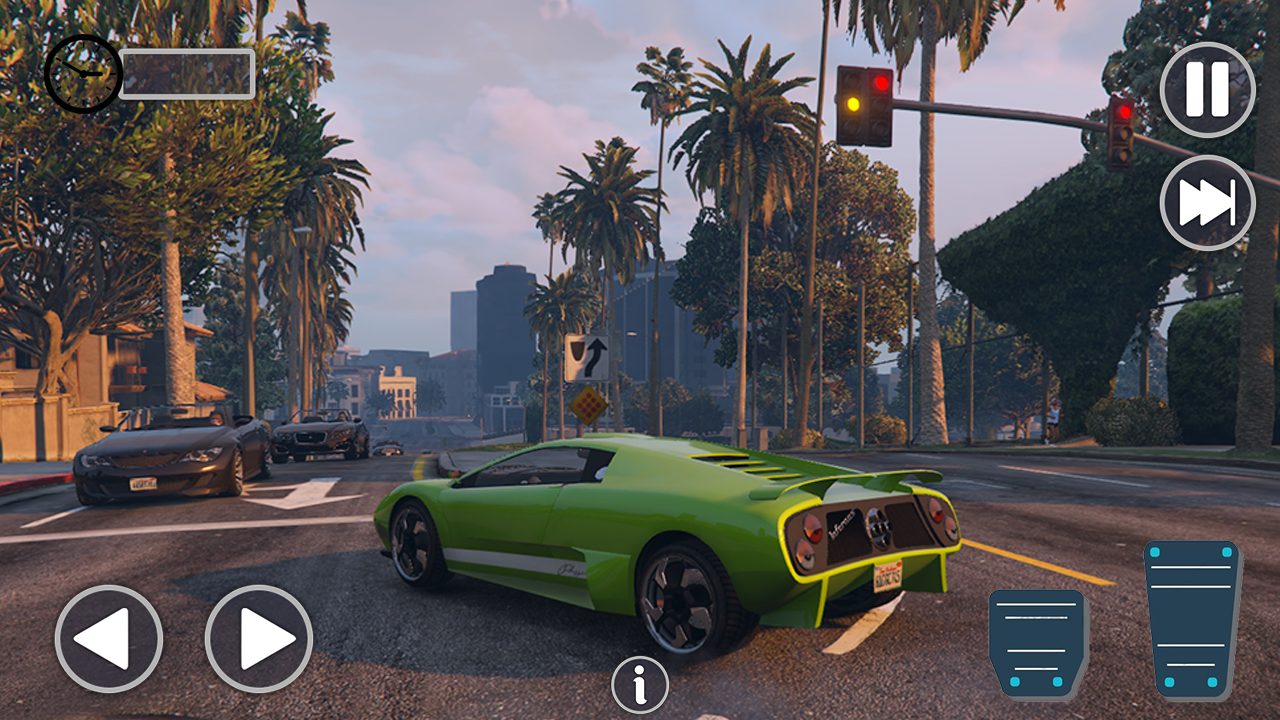1280x720 pixels.
Task: Tap the clock face in the top-left corner
Action: pos(83,75)
